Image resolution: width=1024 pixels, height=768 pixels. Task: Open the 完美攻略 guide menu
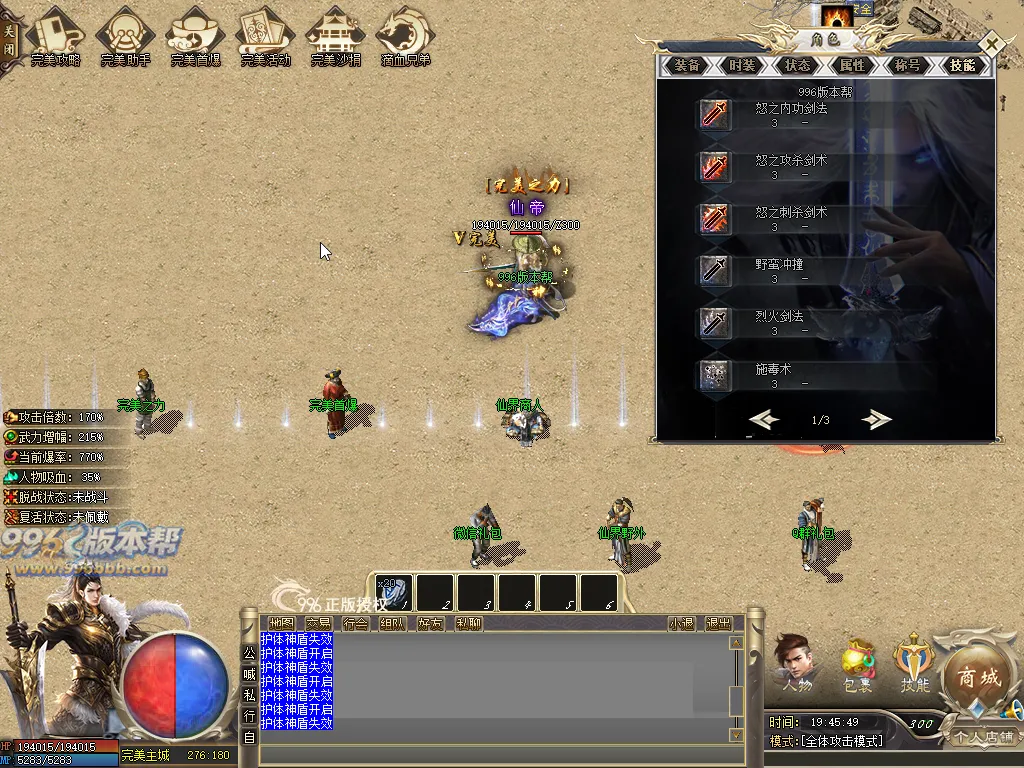(x=56, y=37)
